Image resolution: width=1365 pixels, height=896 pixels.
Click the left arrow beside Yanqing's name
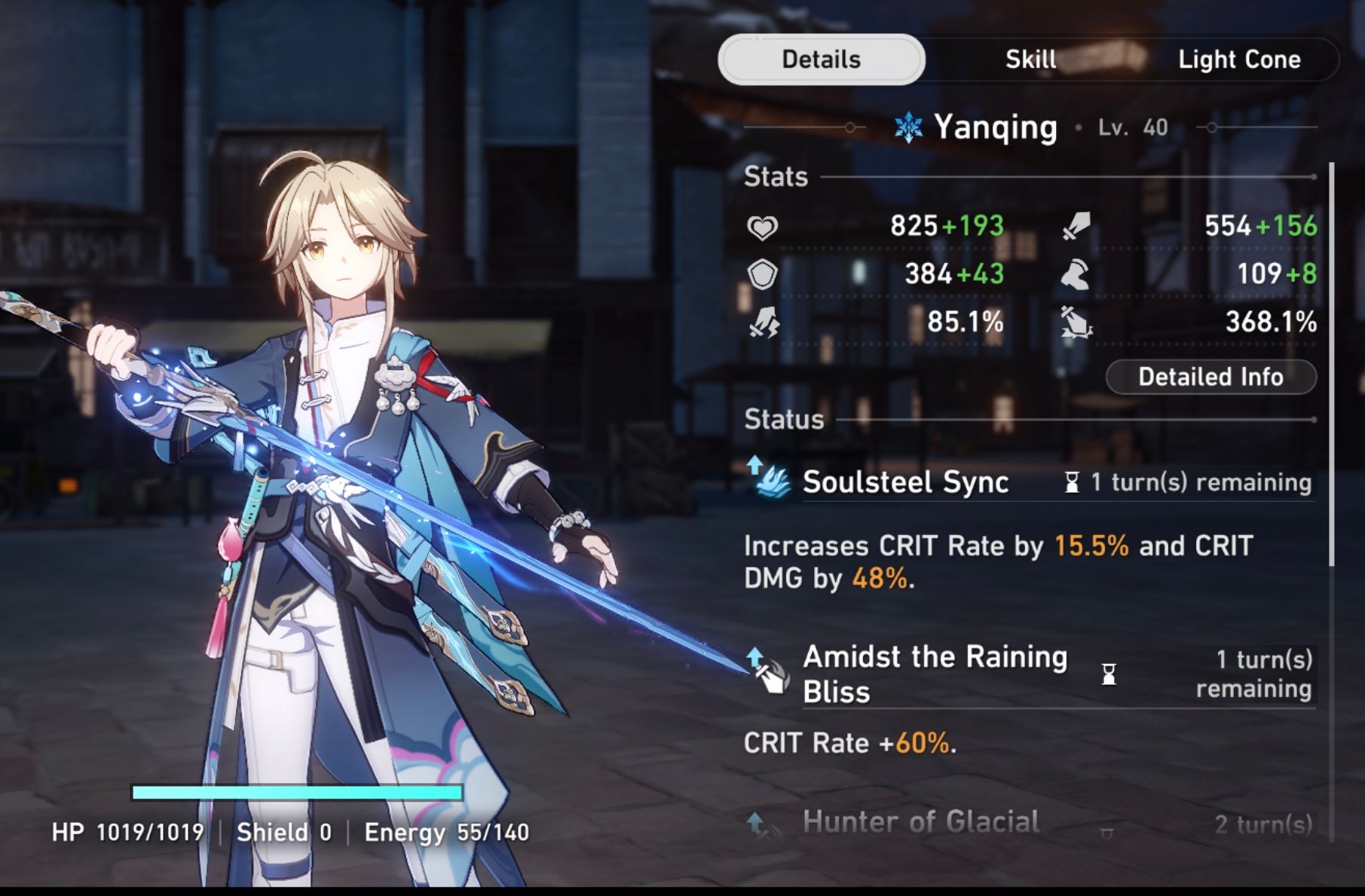point(852,127)
